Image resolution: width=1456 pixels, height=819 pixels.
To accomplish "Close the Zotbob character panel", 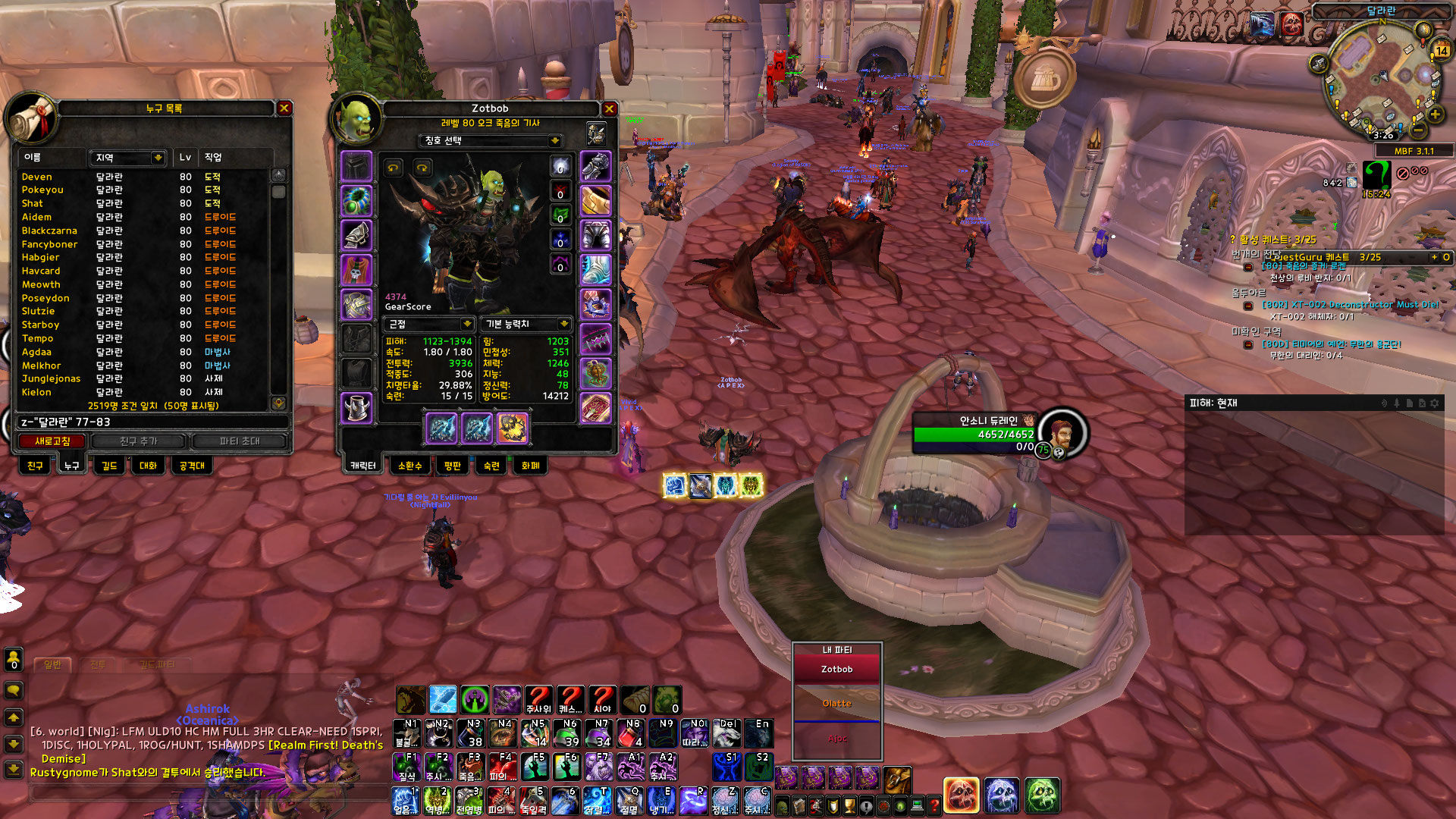I will click(609, 109).
